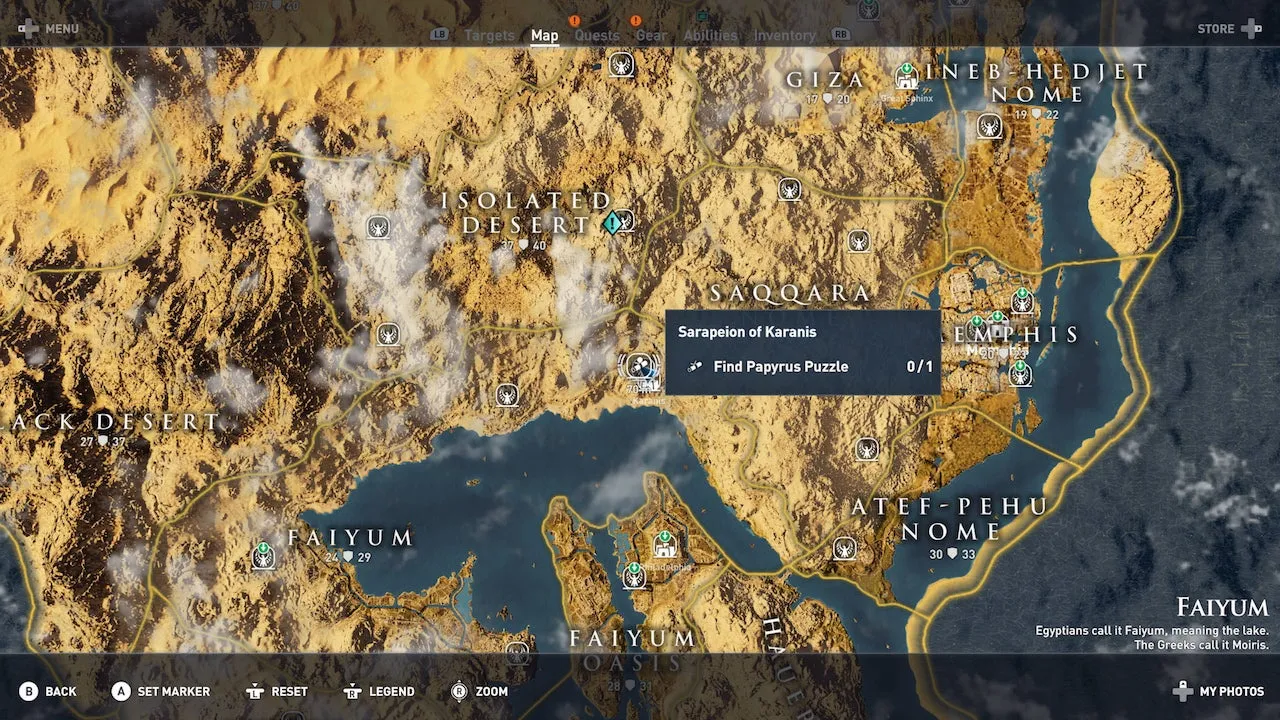Viewport: 1280px width, 720px height.
Task: Click the Find Papyrus Puzzle objective row
Action: pyautogui.click(x=802, y=367)
